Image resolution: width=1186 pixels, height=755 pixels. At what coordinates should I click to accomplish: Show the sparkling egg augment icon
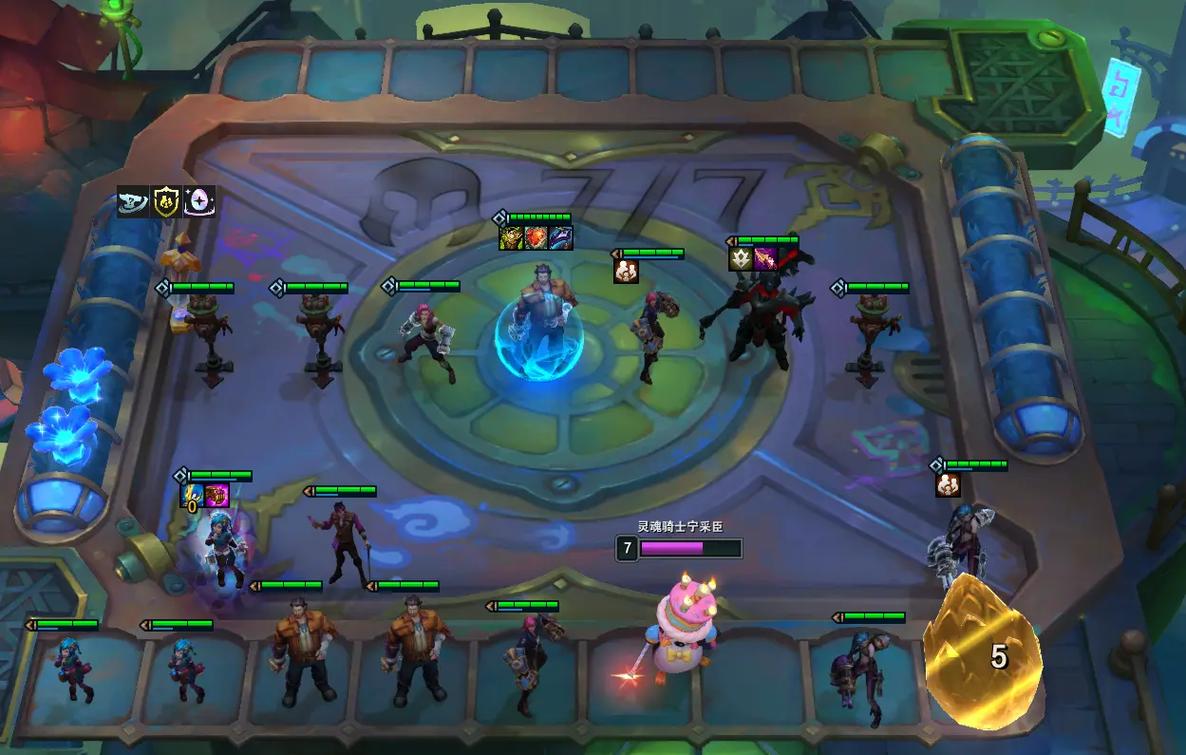[199, 202]
